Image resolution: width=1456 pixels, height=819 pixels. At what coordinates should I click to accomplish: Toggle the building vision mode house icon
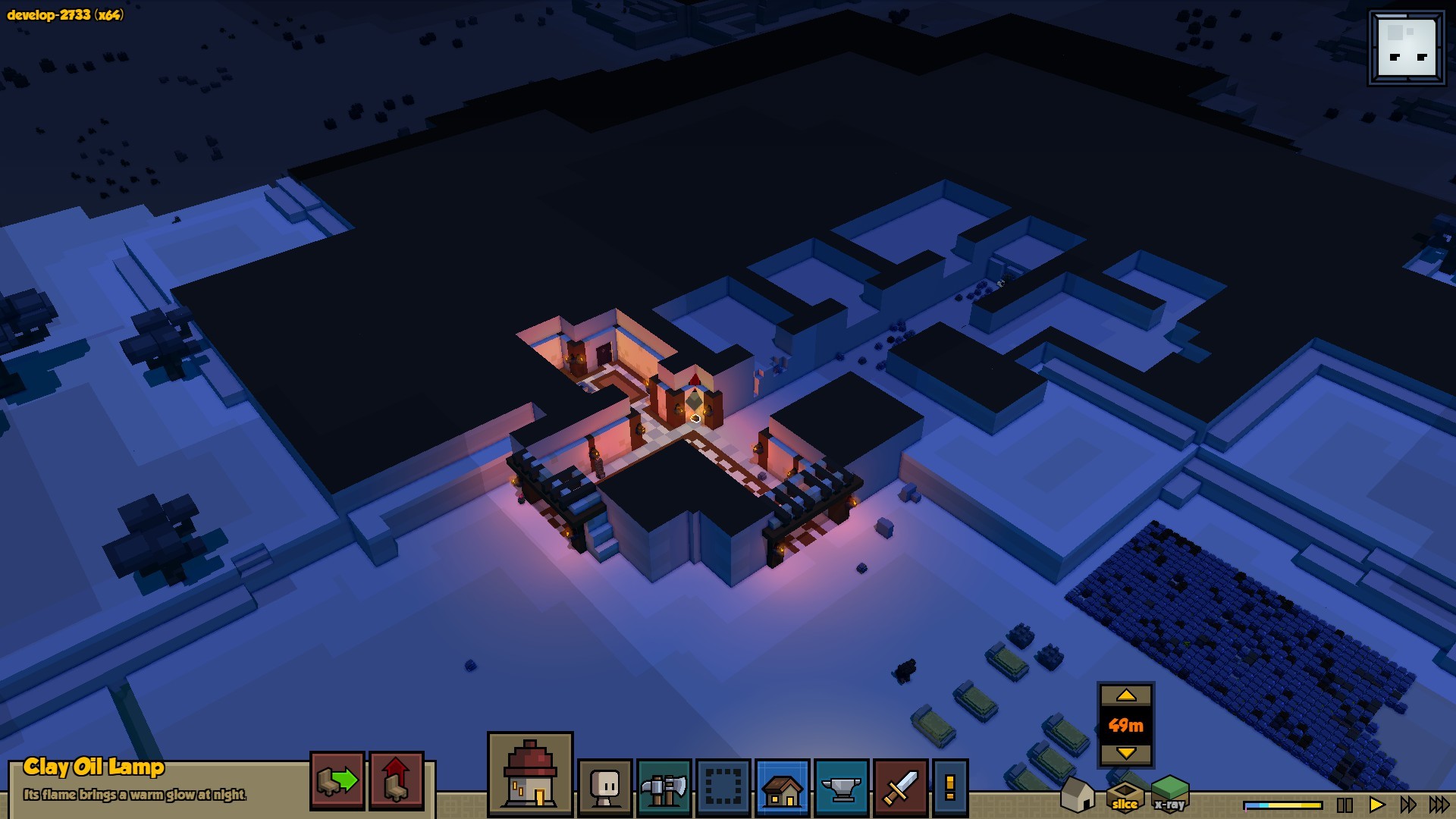[1077, 794]
